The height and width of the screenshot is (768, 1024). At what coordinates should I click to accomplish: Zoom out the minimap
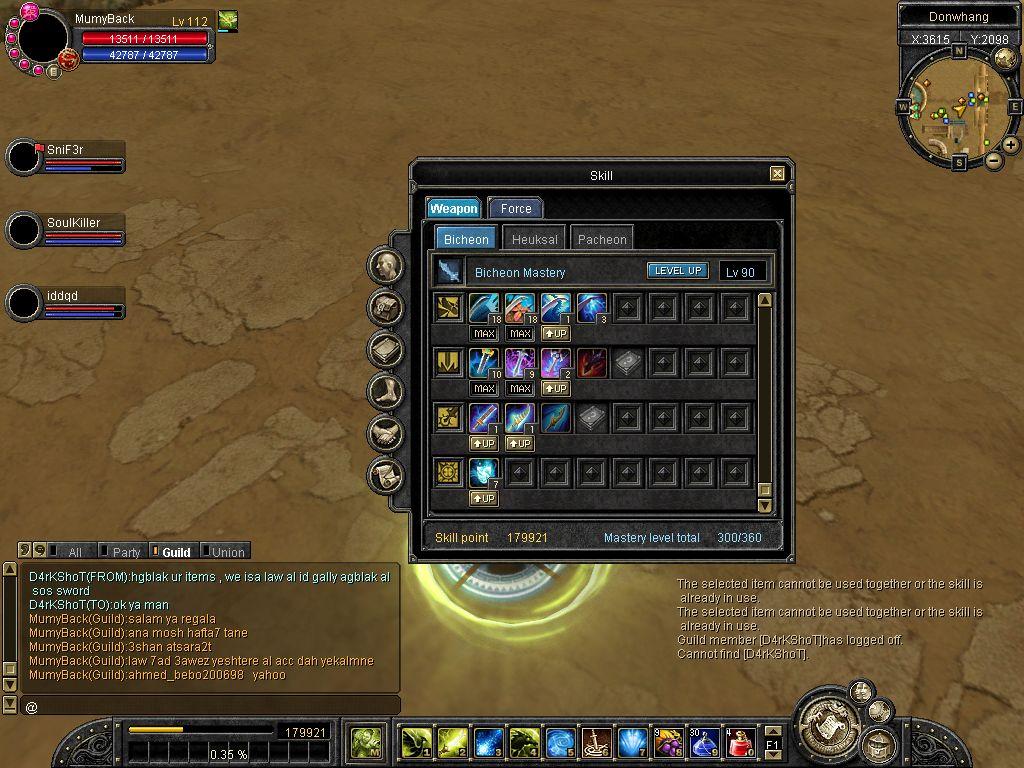pos(994,161)
